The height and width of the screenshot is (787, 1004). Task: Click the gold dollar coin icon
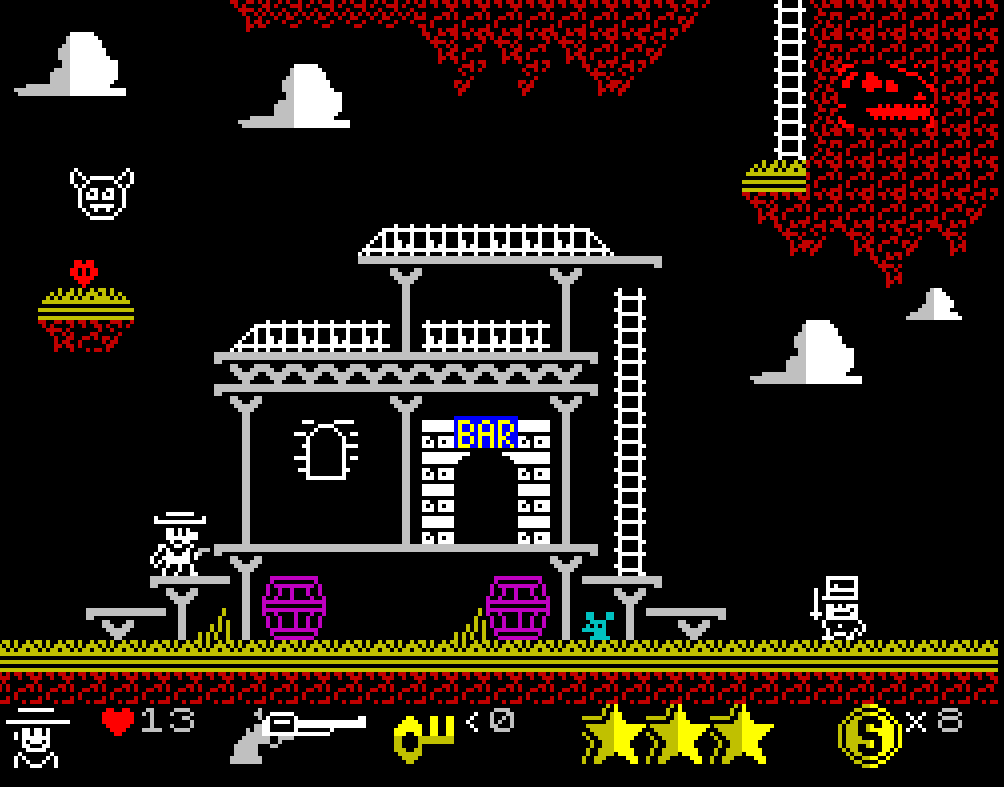click(x=868, y=735)
